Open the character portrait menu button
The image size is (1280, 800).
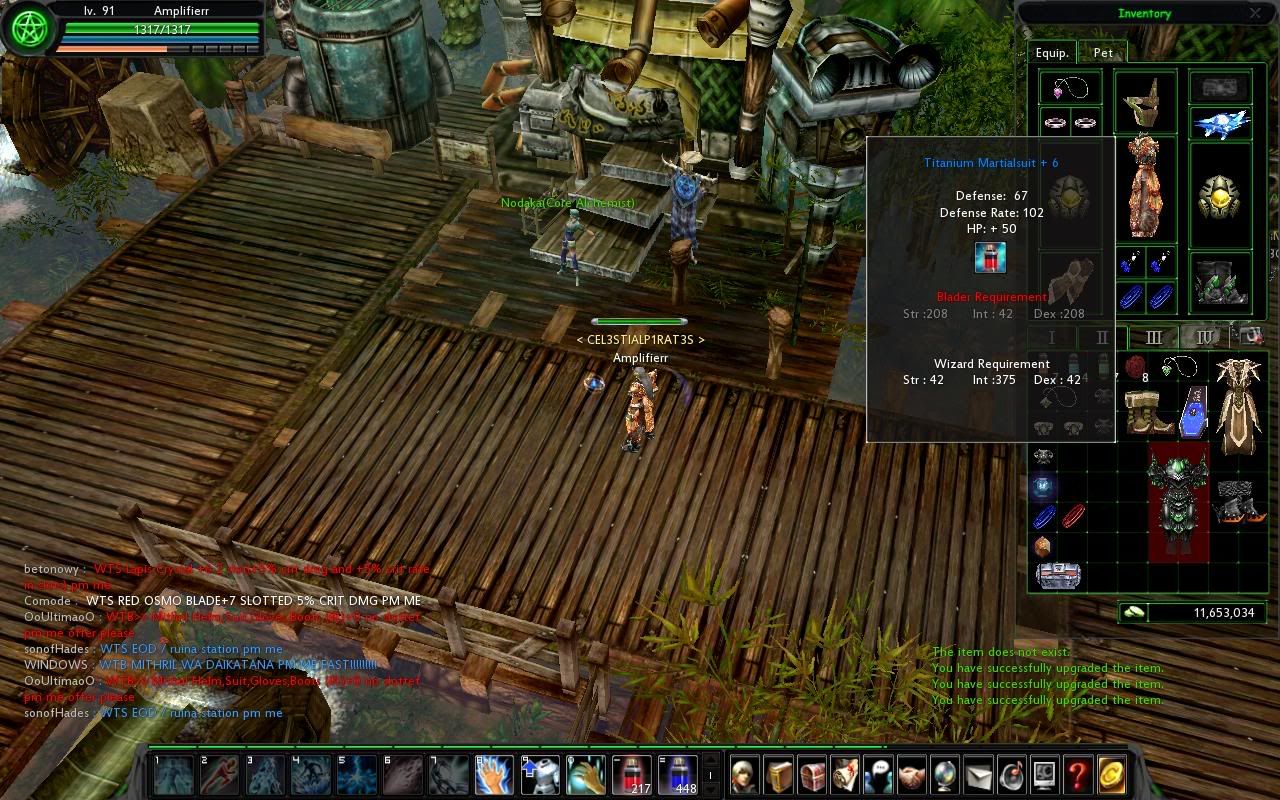pyautogui.click(x=742, y=775)
